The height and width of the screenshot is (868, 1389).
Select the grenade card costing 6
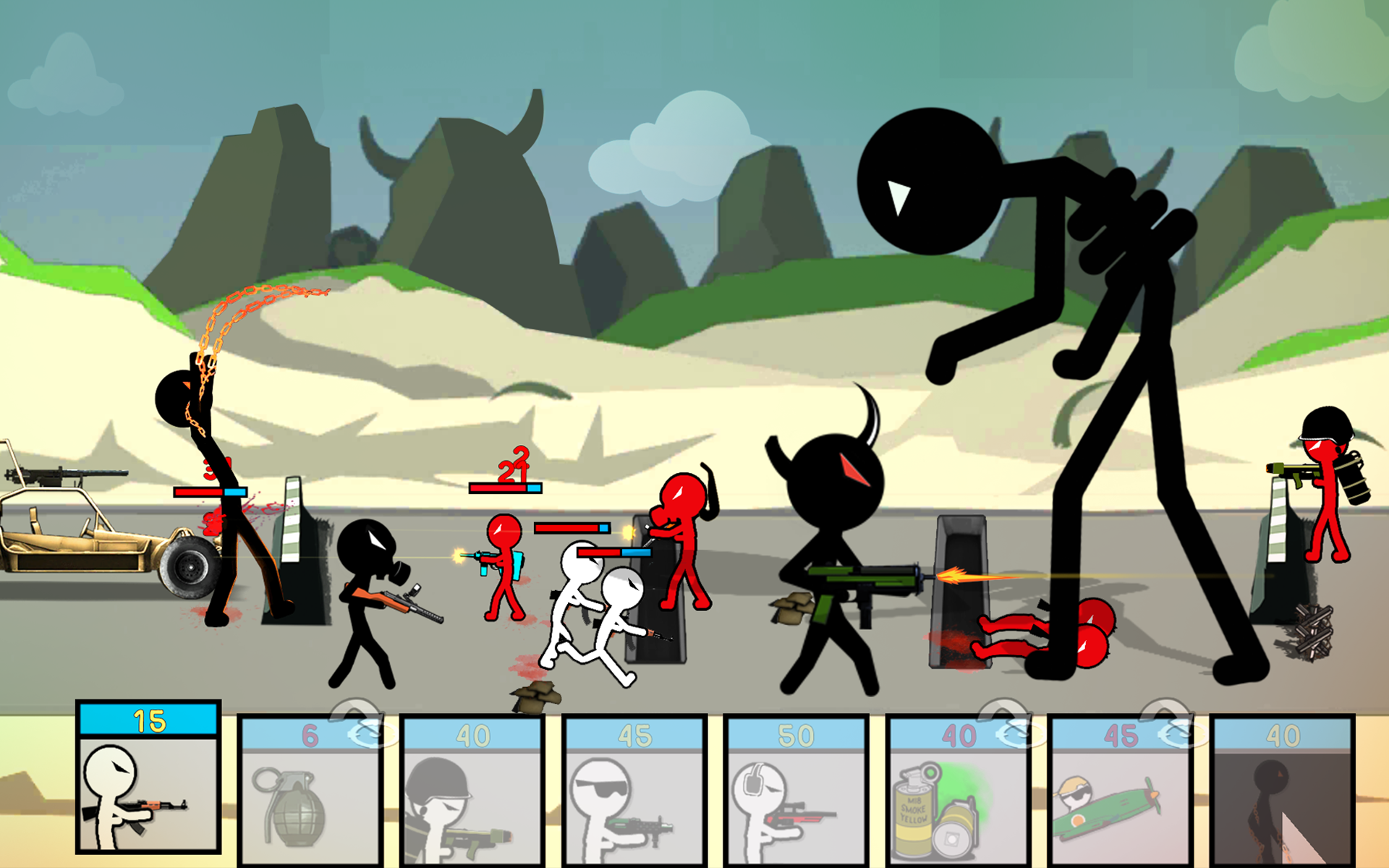click(x=310, y=790)
